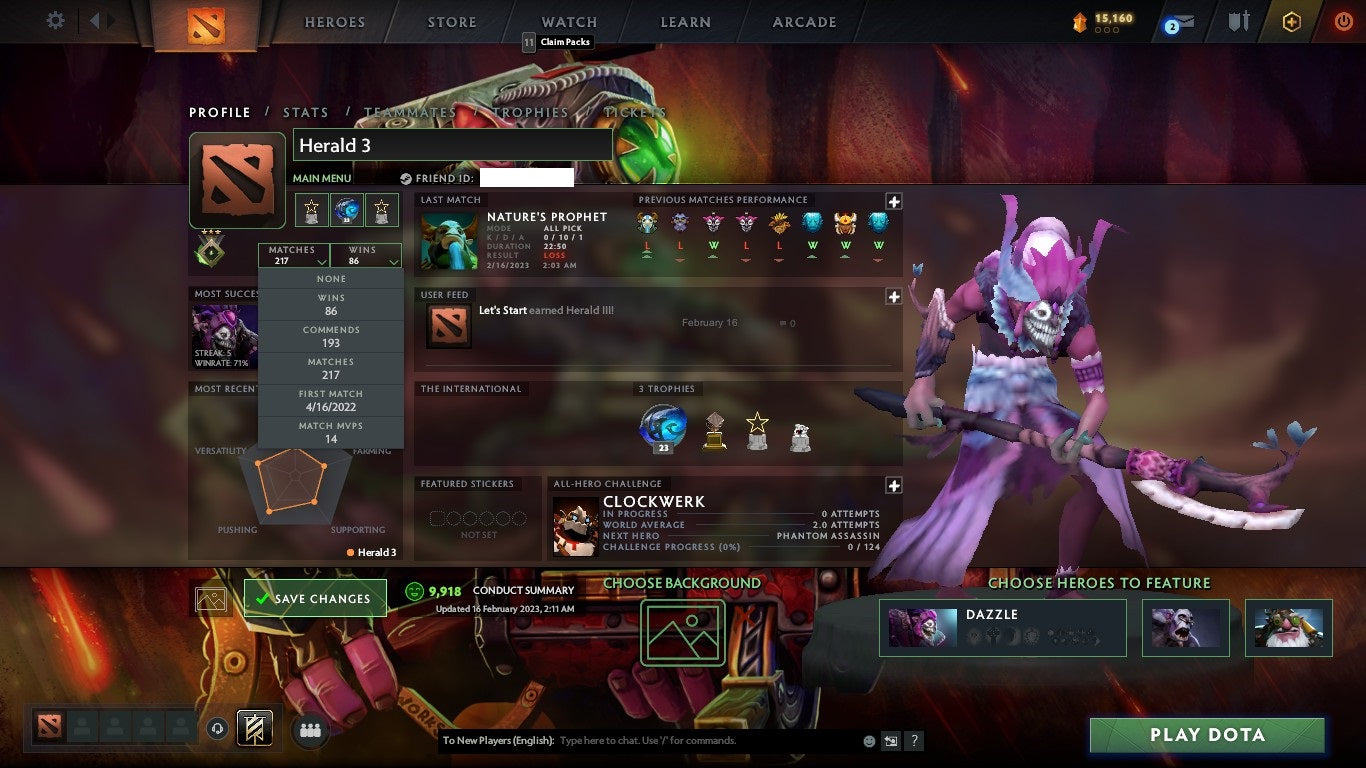Image resolution: width=1366 pixels, height=768 pixels.
Task: Click the red power/quit icon top-right
Action: pyautogui.click(x=1345, y=19)
